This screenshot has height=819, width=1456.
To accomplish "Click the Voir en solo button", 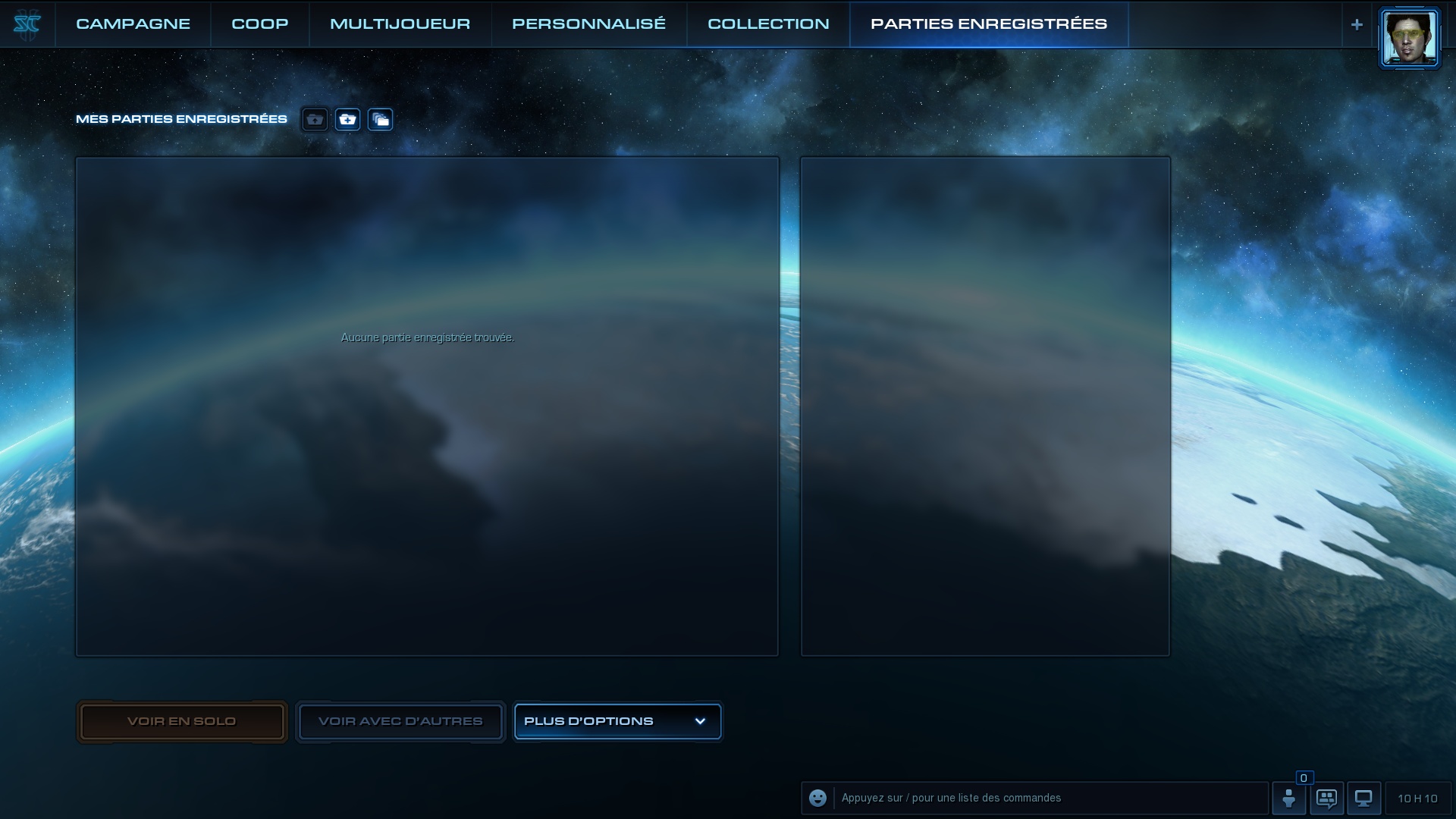I will [x=181, y=721].
